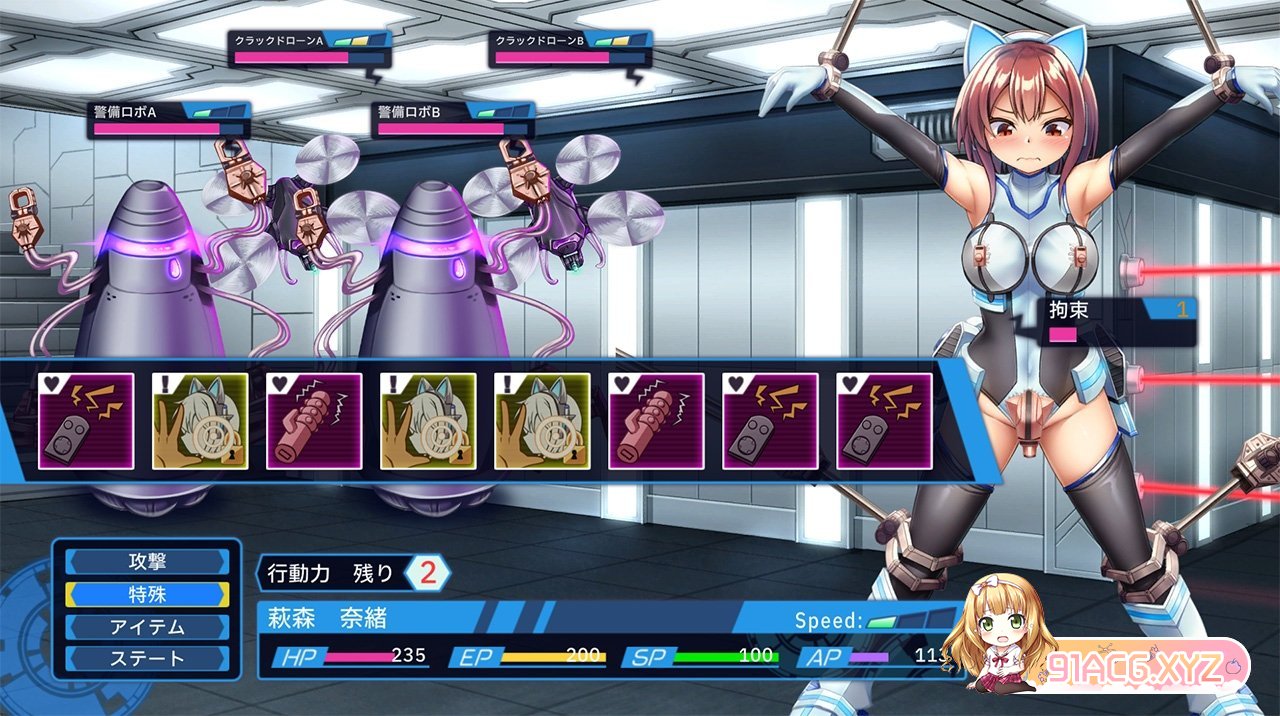Select the 攻撃 attack command
The height and width of the screenshot is (716, 1280).
[147, 561]
